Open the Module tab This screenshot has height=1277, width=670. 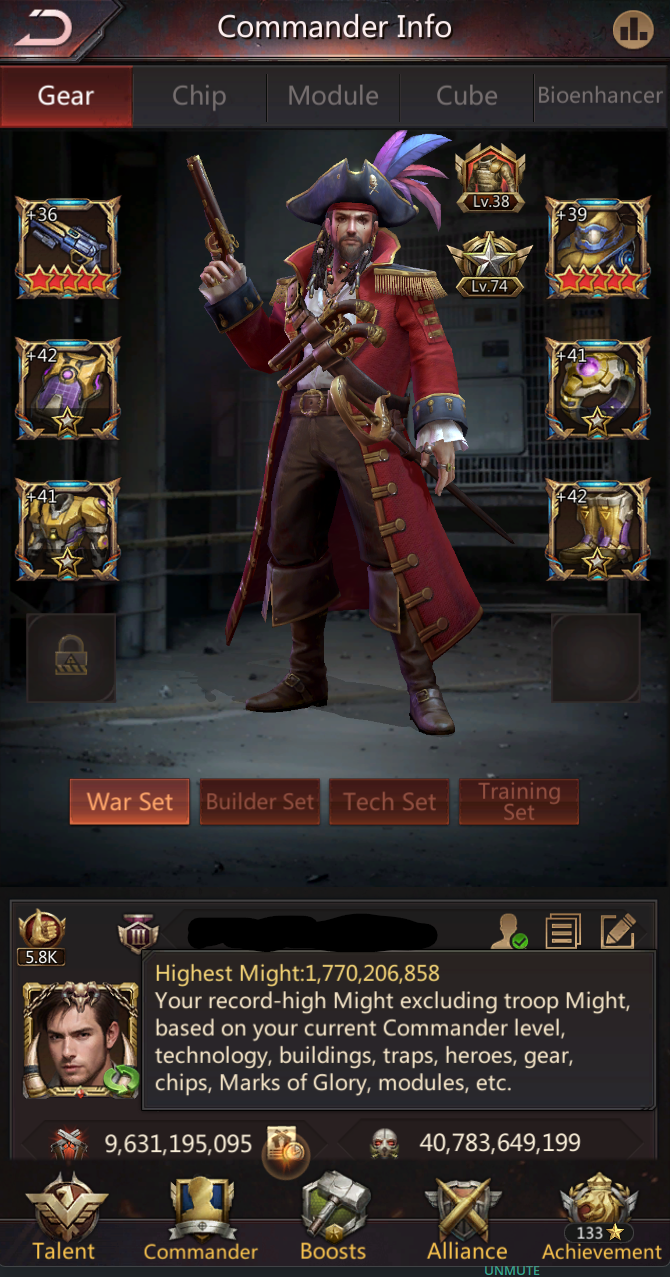tap(333, 96)
